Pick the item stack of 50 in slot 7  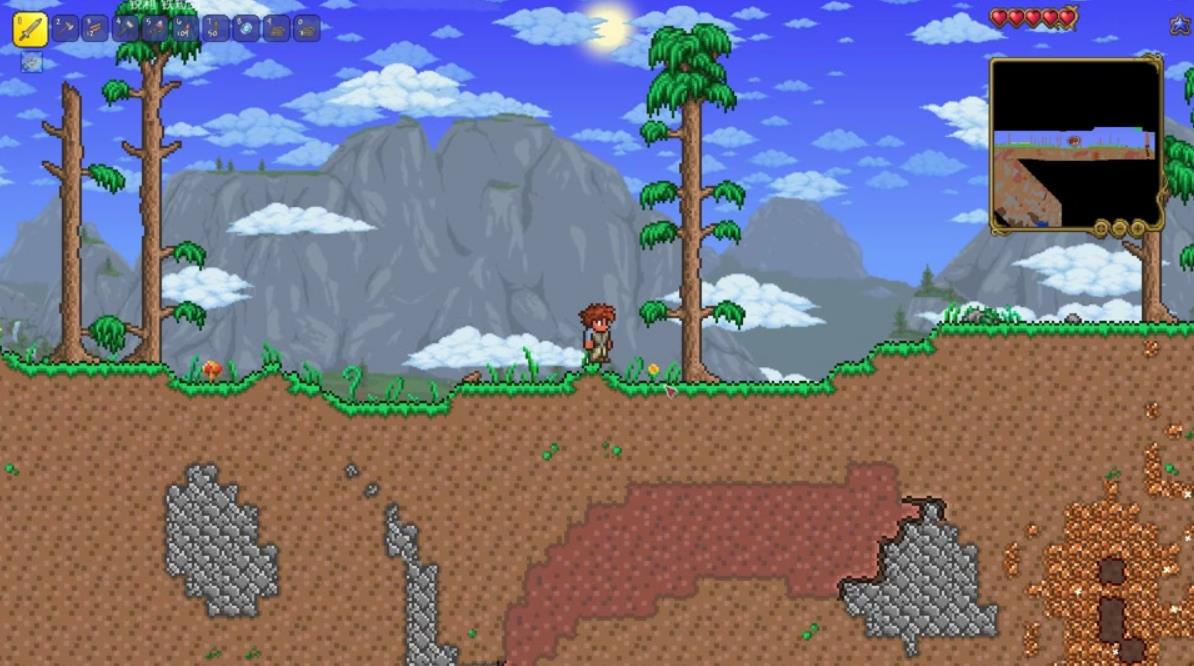click(215, 28)
